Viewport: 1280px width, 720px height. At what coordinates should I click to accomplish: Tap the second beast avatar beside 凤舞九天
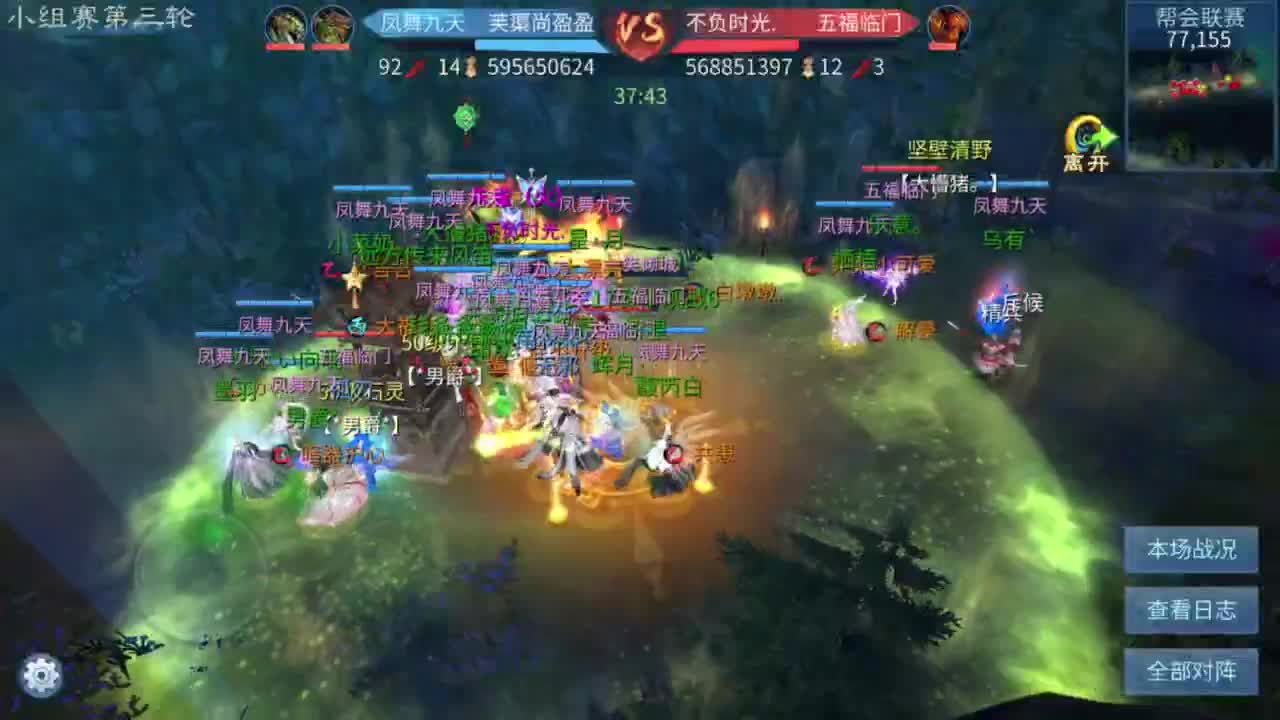(x=333, y=27)
